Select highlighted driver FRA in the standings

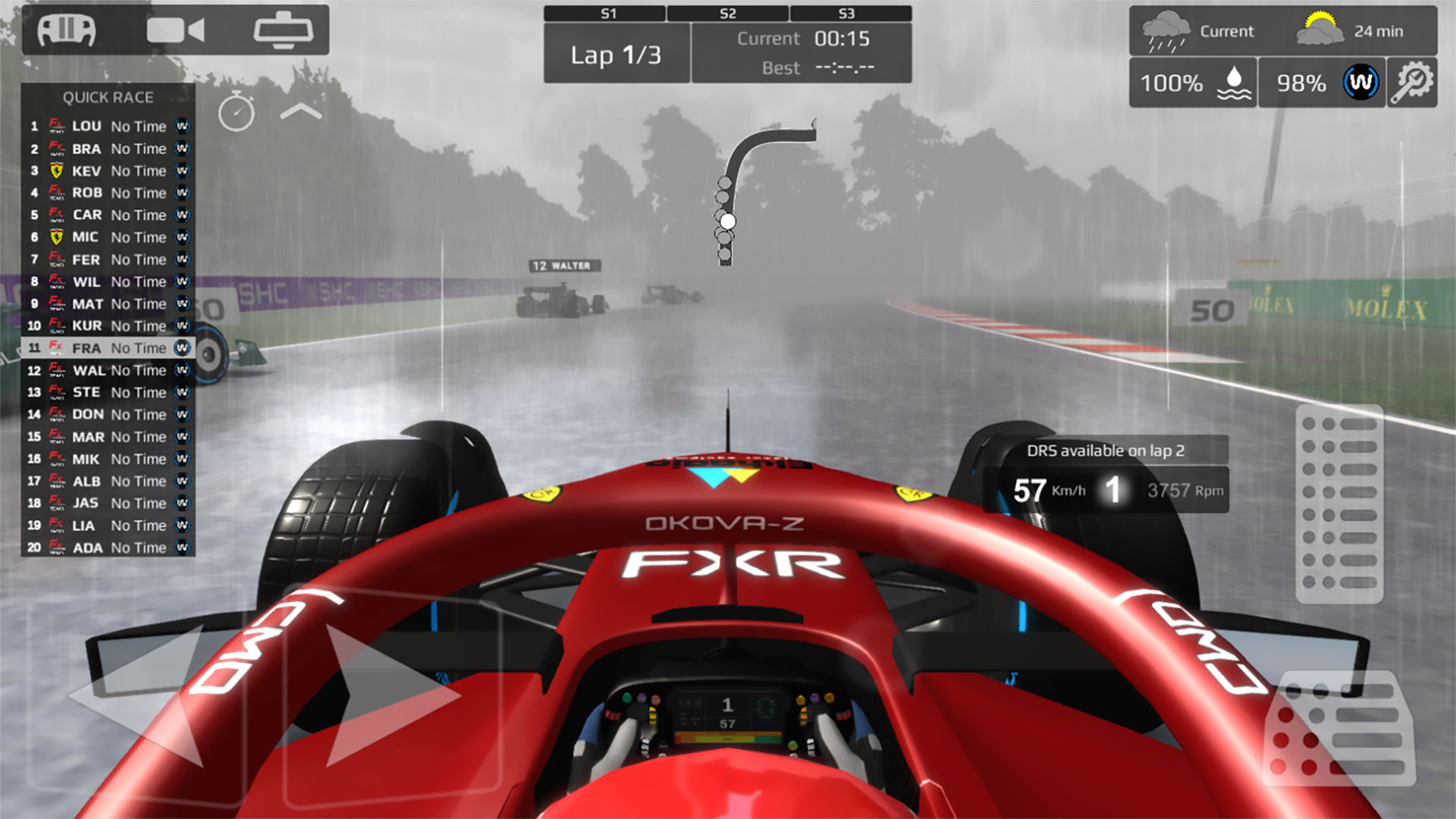click(110, 349)
